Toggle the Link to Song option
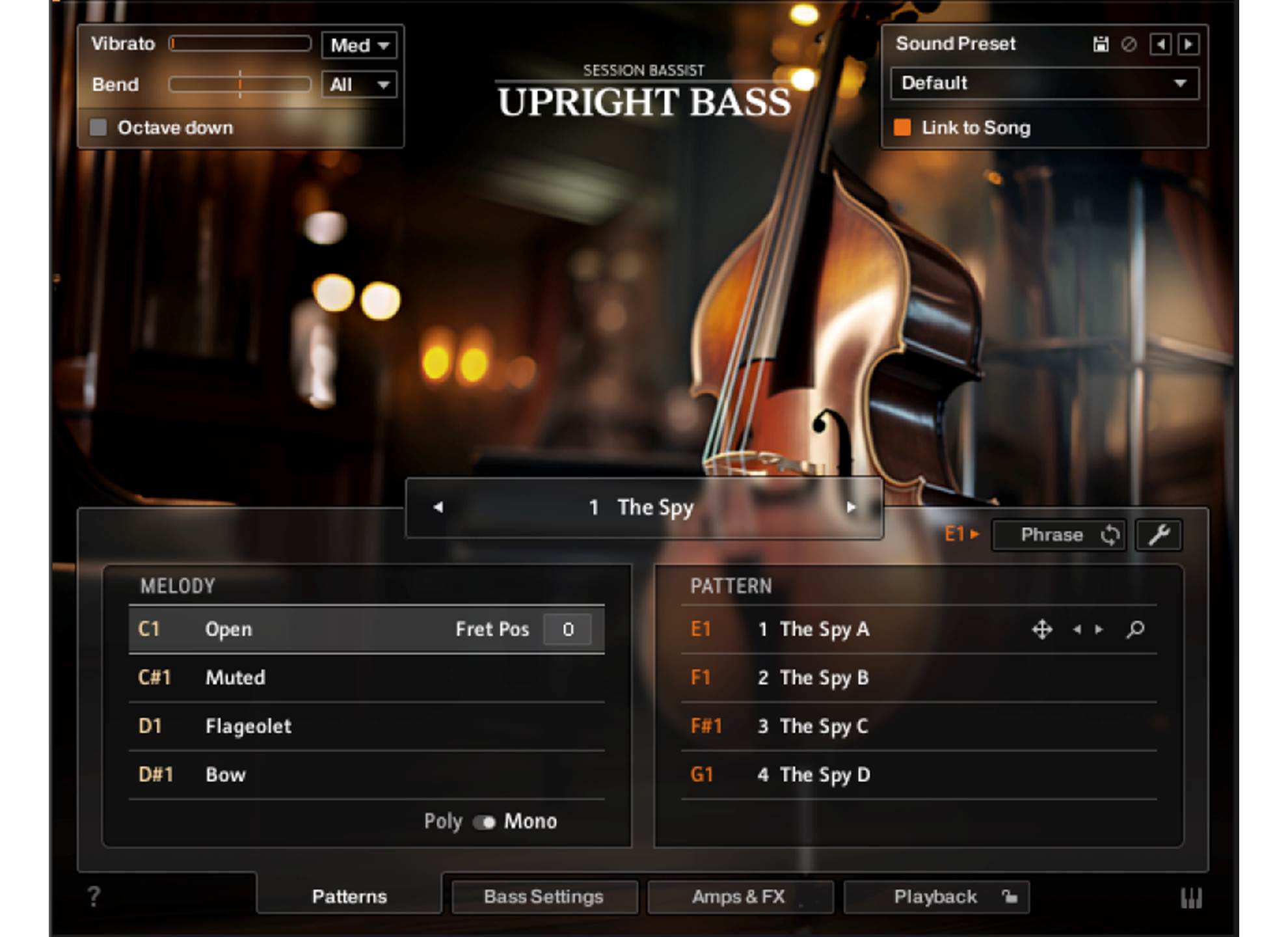This screenshot has height=937, width=1288. click(902, 128)
